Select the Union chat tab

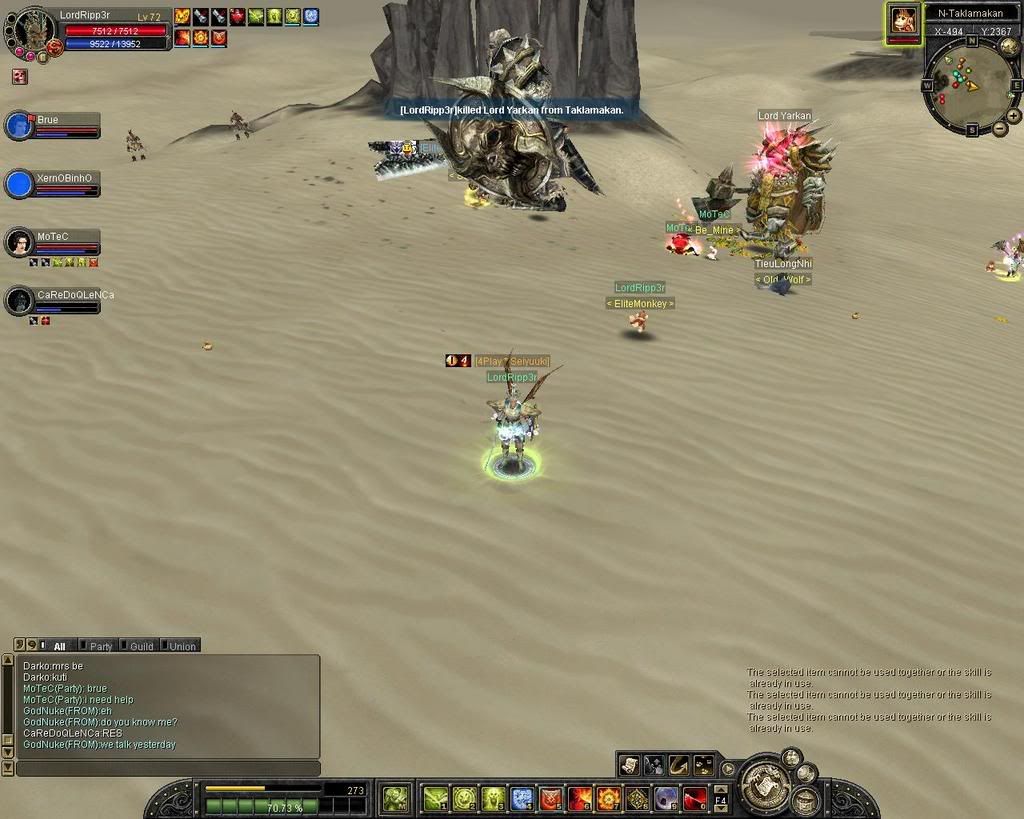180,646
